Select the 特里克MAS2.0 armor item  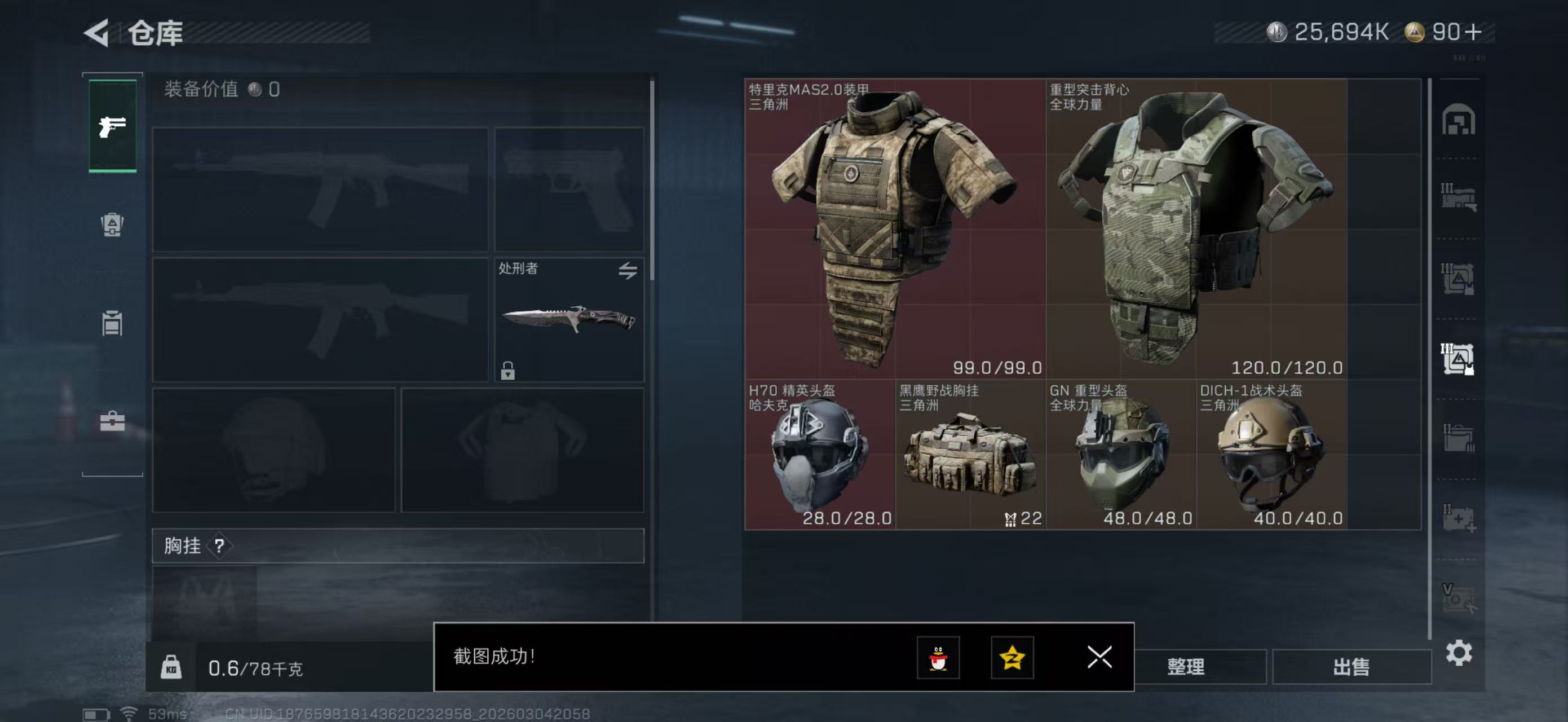click(x=894, y=228)
